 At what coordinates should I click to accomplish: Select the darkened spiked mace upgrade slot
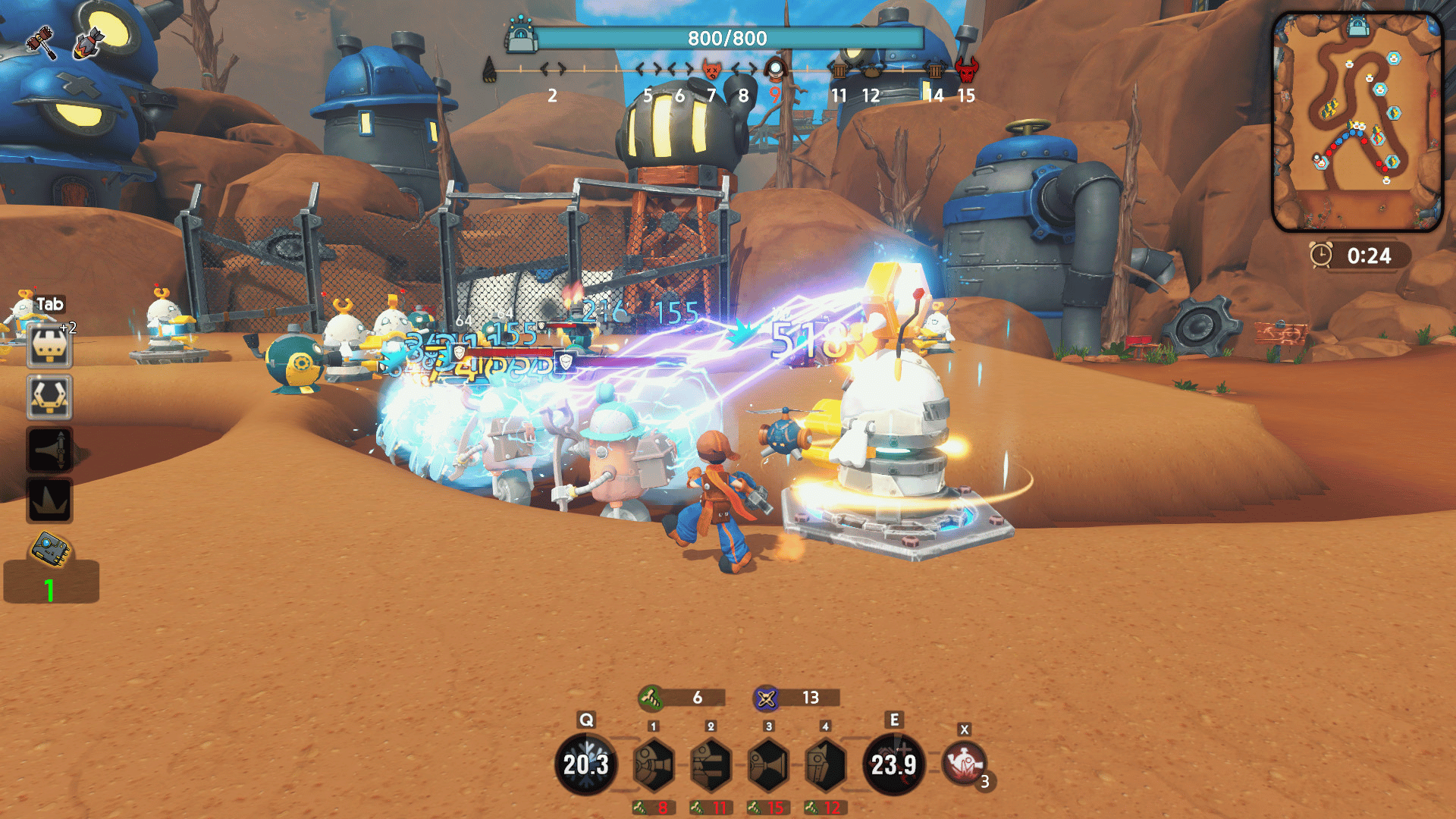(x=49, y=450)
